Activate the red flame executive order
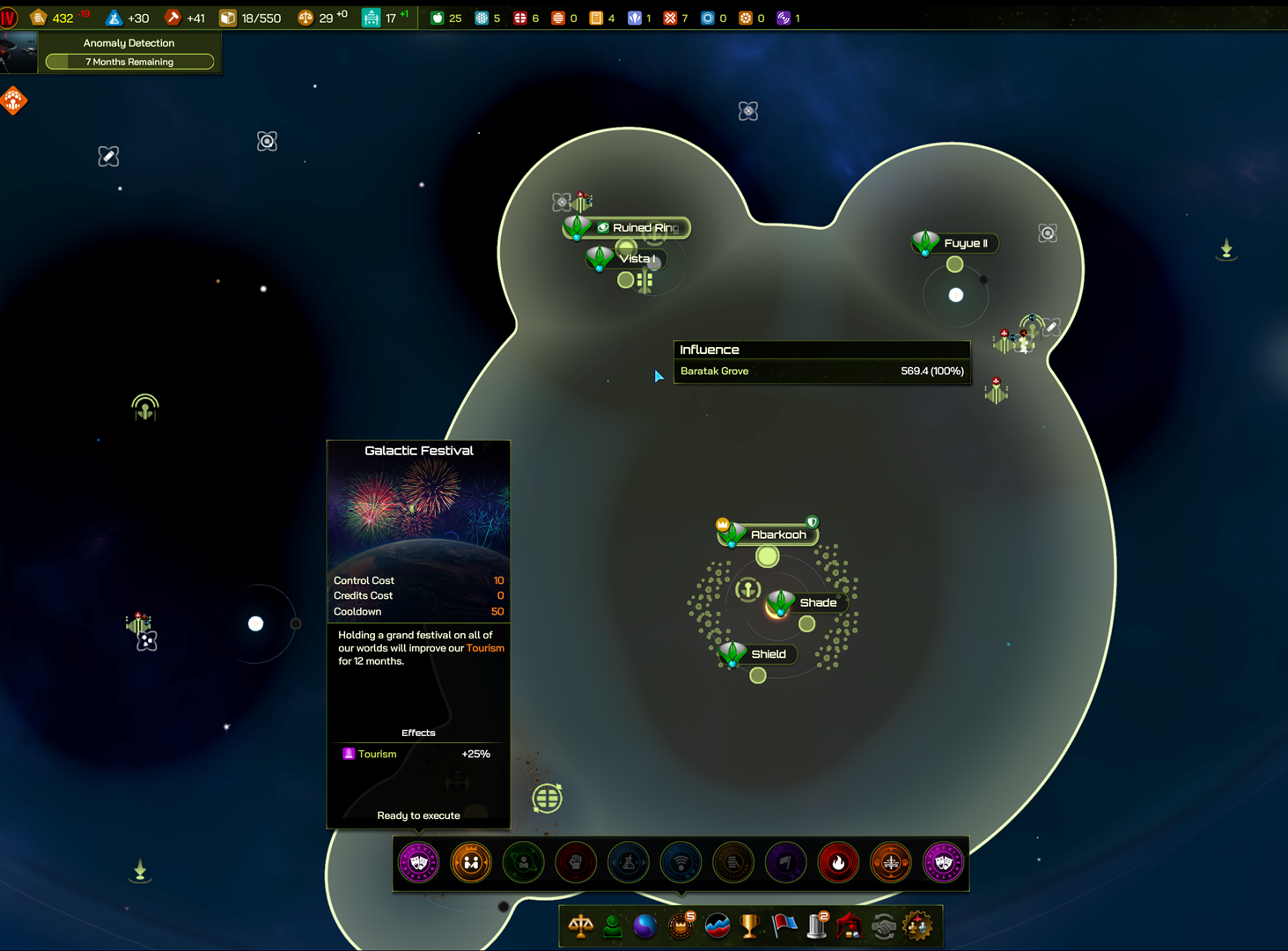The width and height of the screenshot is (1288, 951). point(838,863)
